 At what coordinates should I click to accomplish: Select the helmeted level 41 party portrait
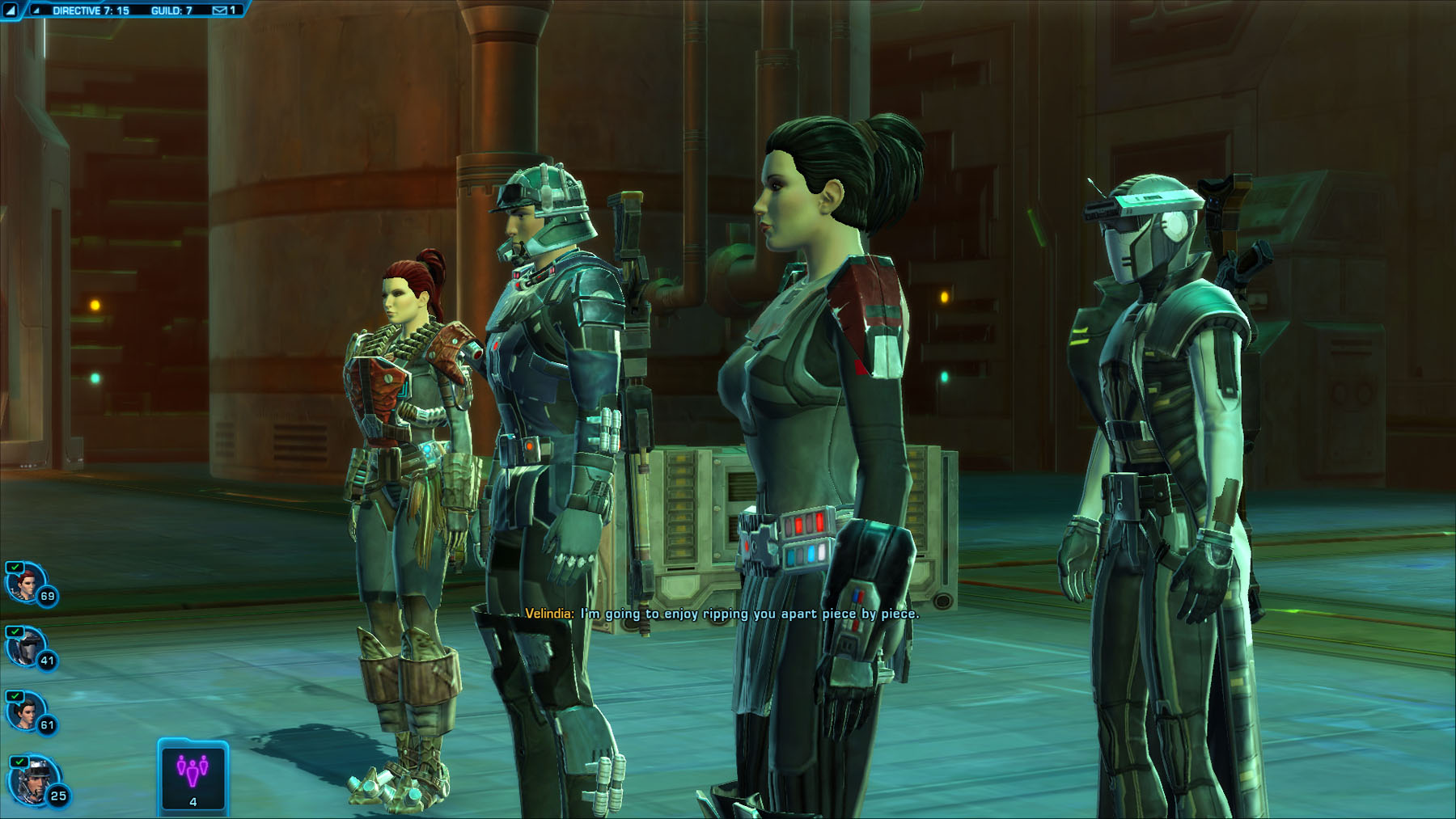click(x=24, y=647)
